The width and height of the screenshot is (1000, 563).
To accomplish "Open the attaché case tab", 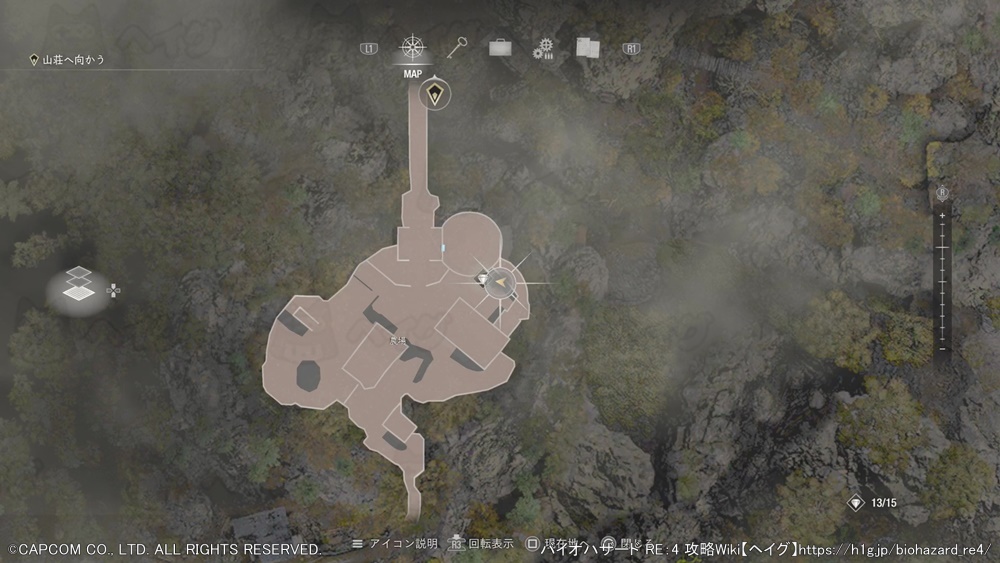I will (497, 47).
